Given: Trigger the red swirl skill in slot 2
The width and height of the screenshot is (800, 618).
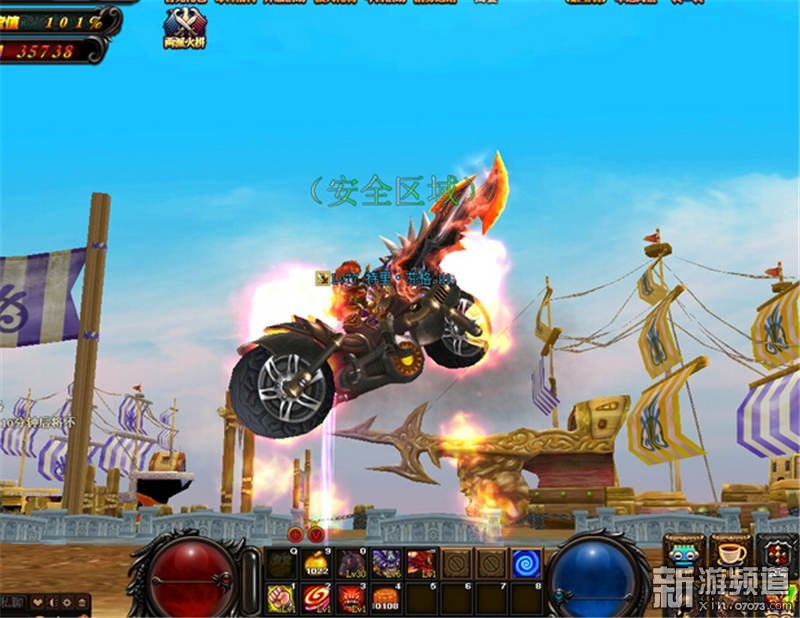Looking at the screenshot, I should pyautogui.click(x=316, y=598).
